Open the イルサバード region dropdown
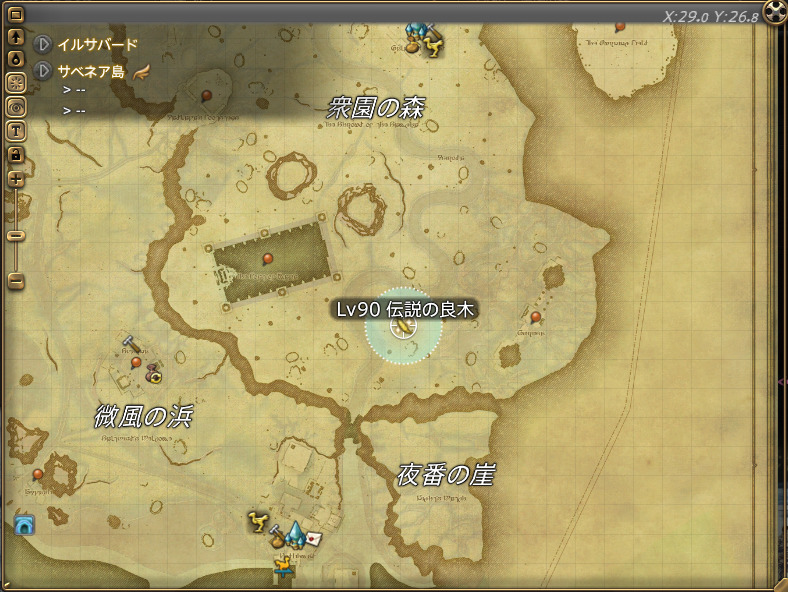Viewport: 788px width, 592px height. tap(43, 45)
